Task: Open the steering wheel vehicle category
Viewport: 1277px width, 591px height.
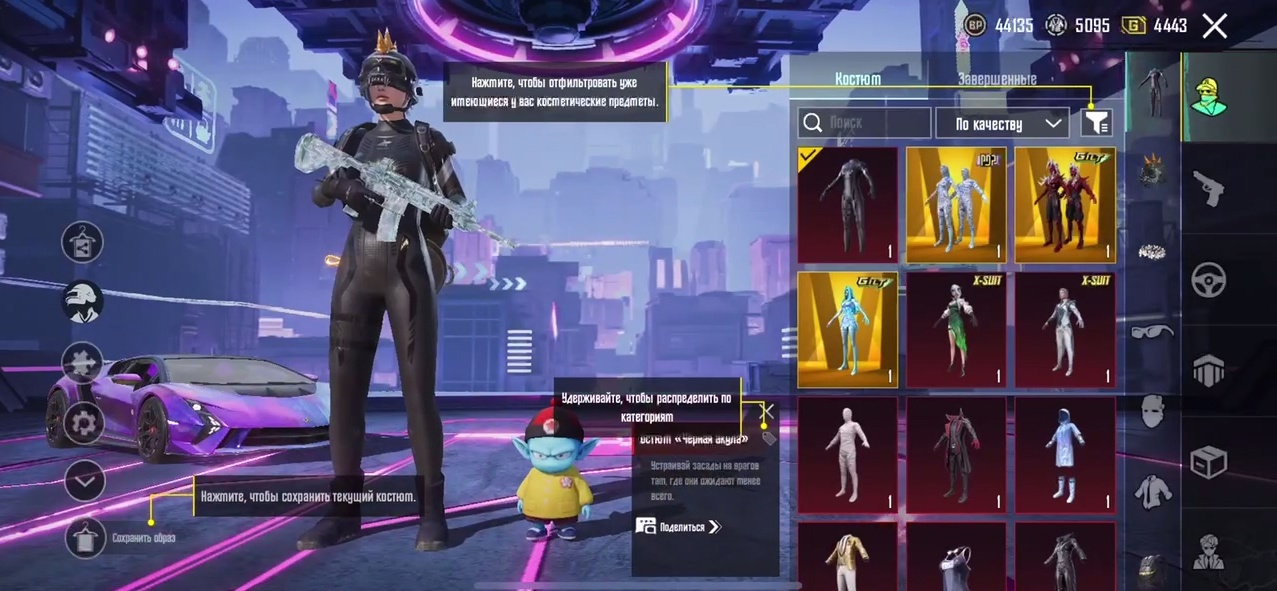Action: click(x=1209, y=281)
